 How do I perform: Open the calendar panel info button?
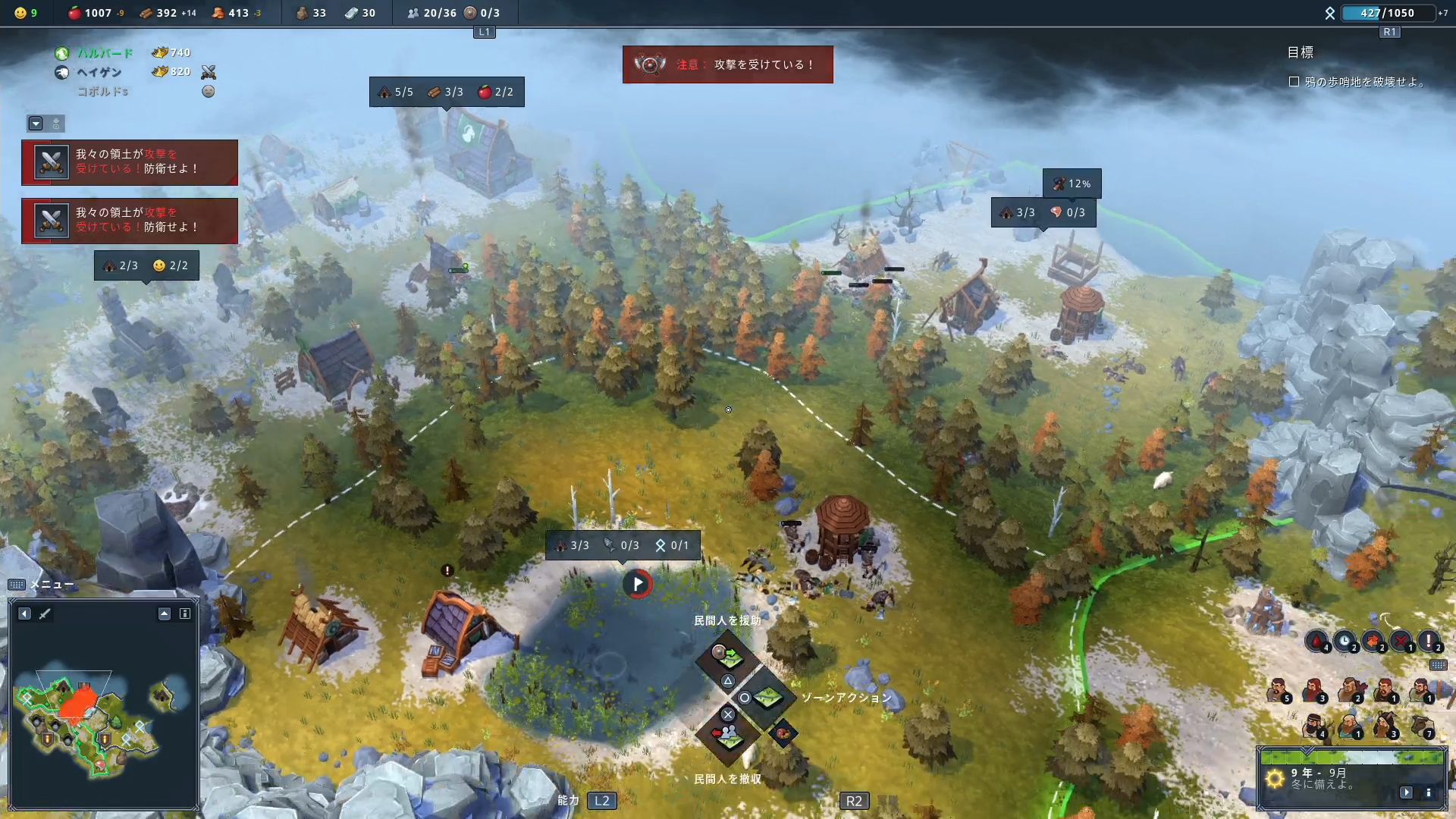tap(1429, 792)
